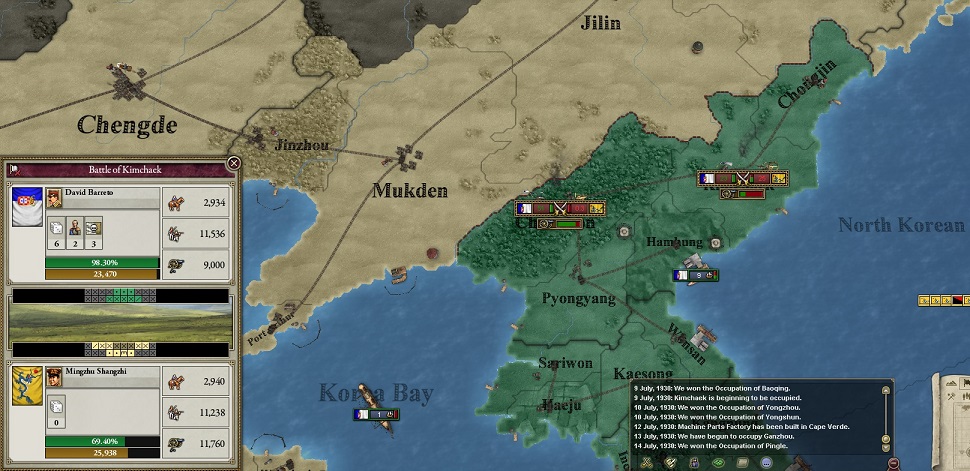The image size is (970, 471).
Task: Toggle the green diamond message filter
Action: tap(718, 462)
